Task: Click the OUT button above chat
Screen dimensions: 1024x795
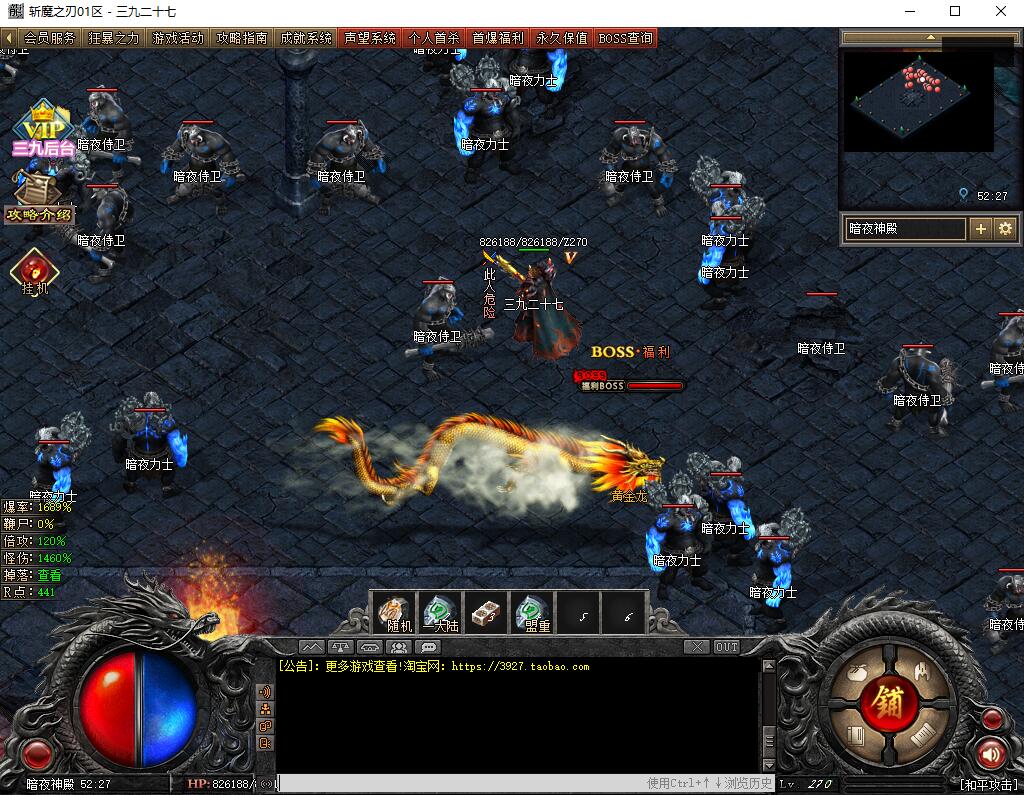Action: click(727, 647)
